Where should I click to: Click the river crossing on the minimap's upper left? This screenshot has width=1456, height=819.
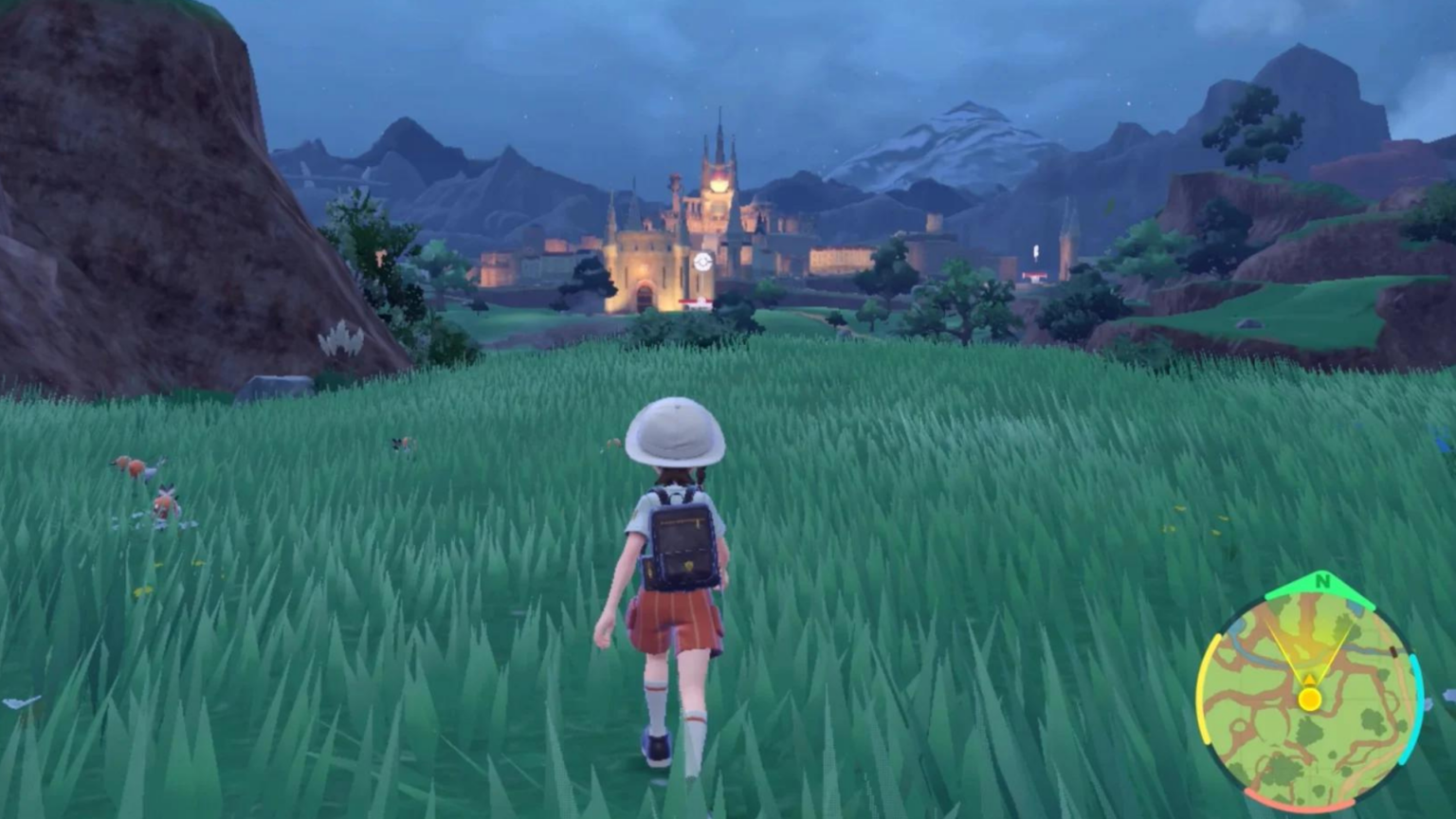coord(1247,647)
